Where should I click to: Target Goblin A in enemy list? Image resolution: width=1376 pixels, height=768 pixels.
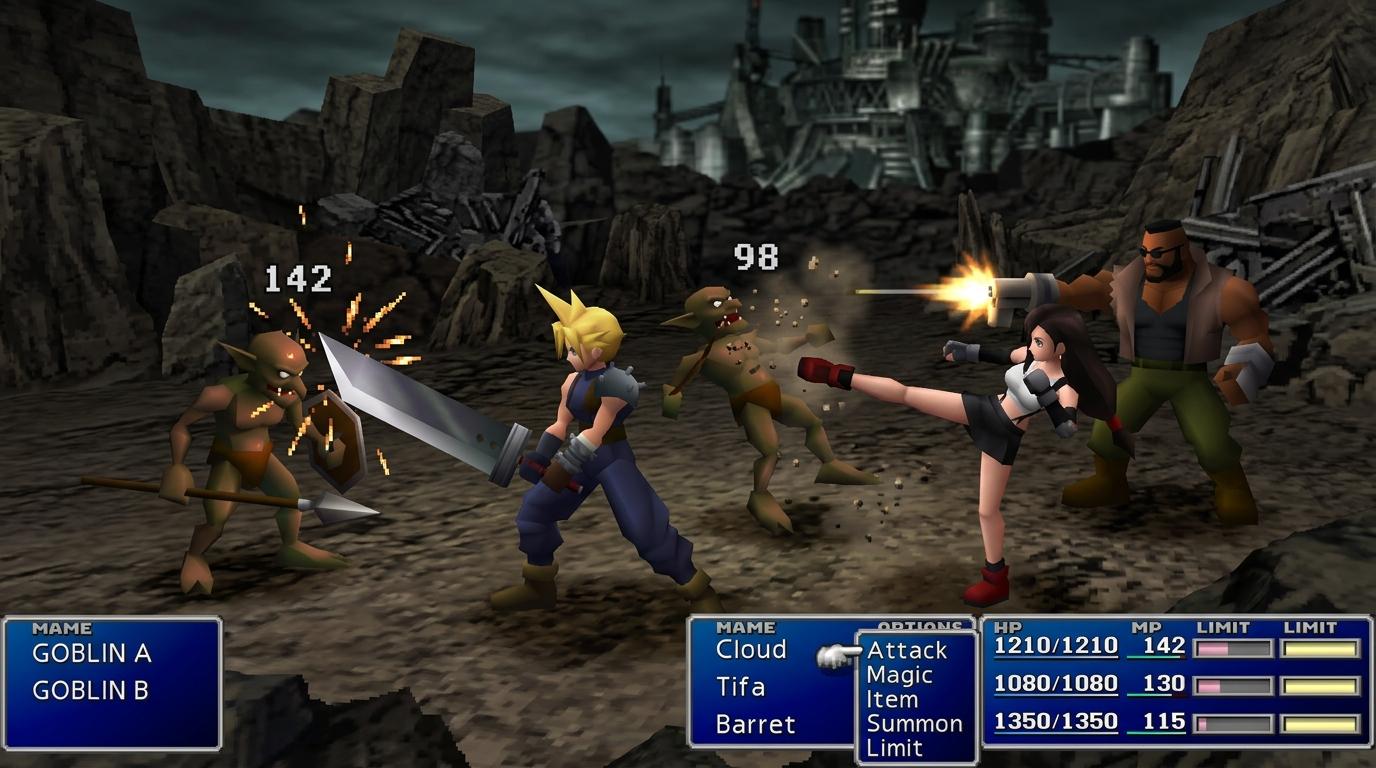tap(91, 654)
